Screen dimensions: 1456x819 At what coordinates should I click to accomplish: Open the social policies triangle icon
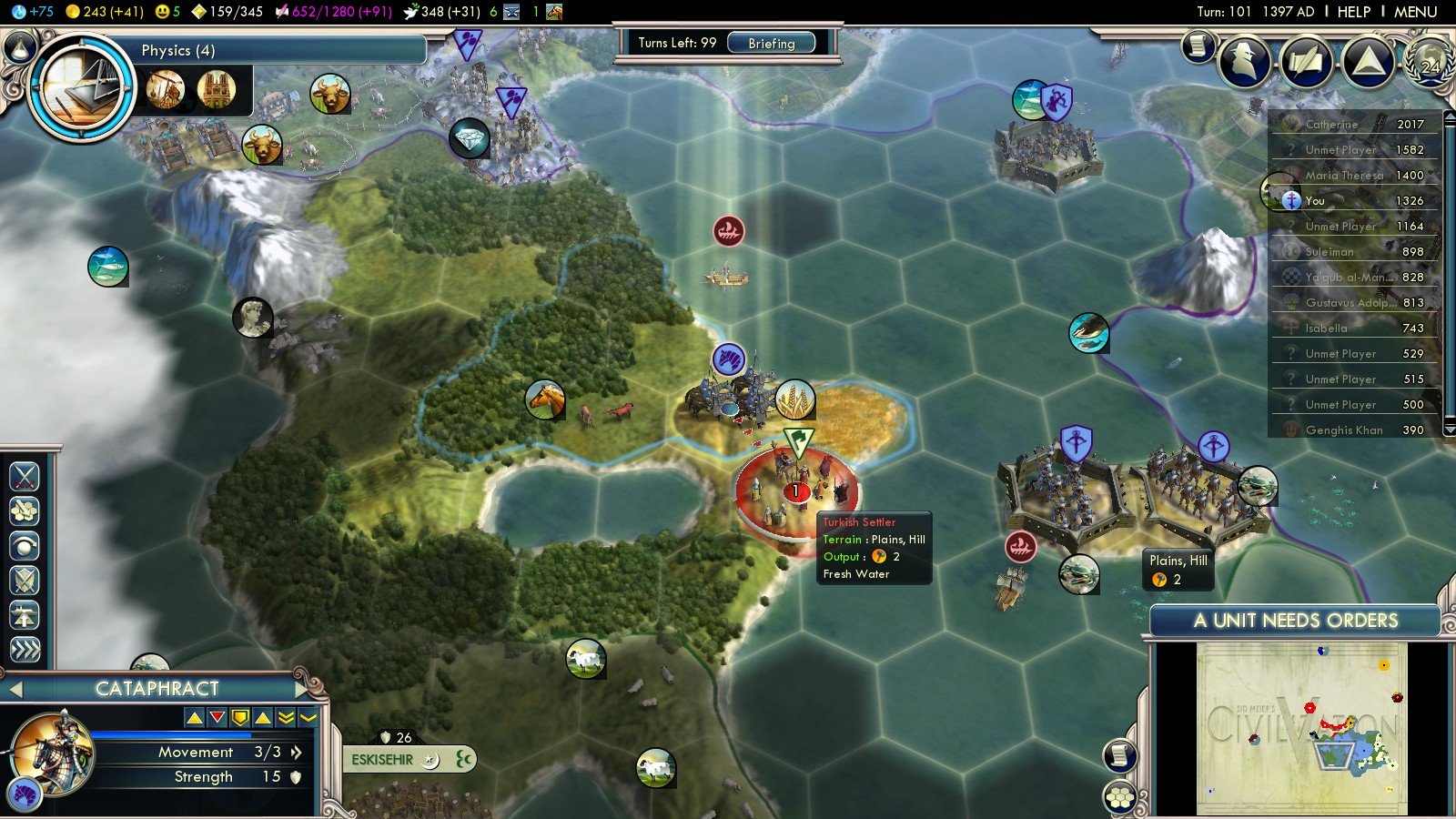[x=1368, y=62]
